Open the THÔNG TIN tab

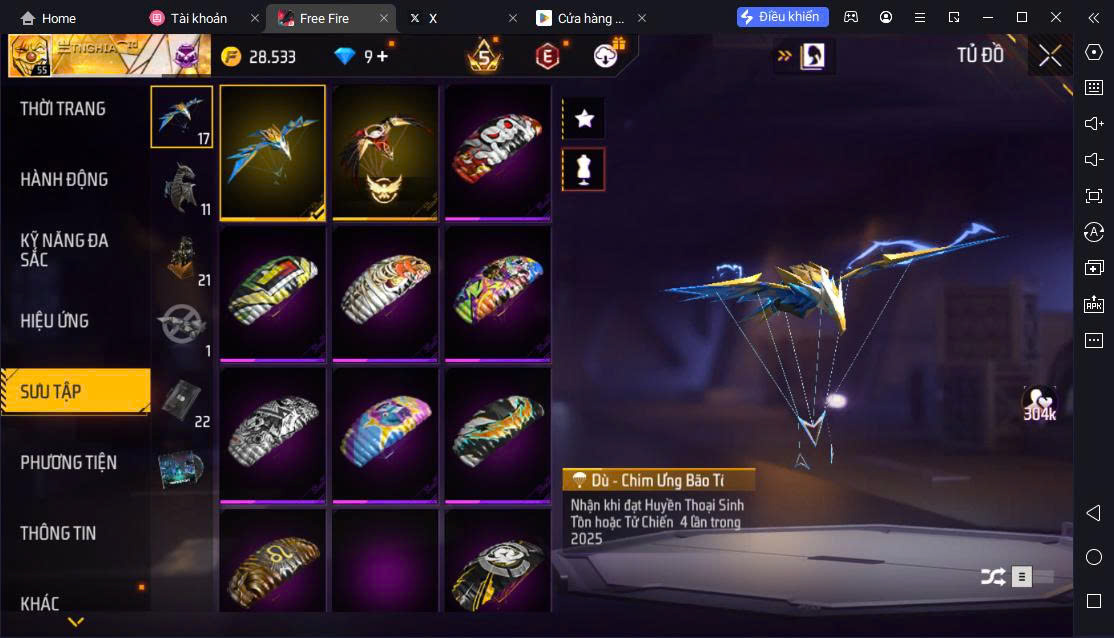(58, 533)
